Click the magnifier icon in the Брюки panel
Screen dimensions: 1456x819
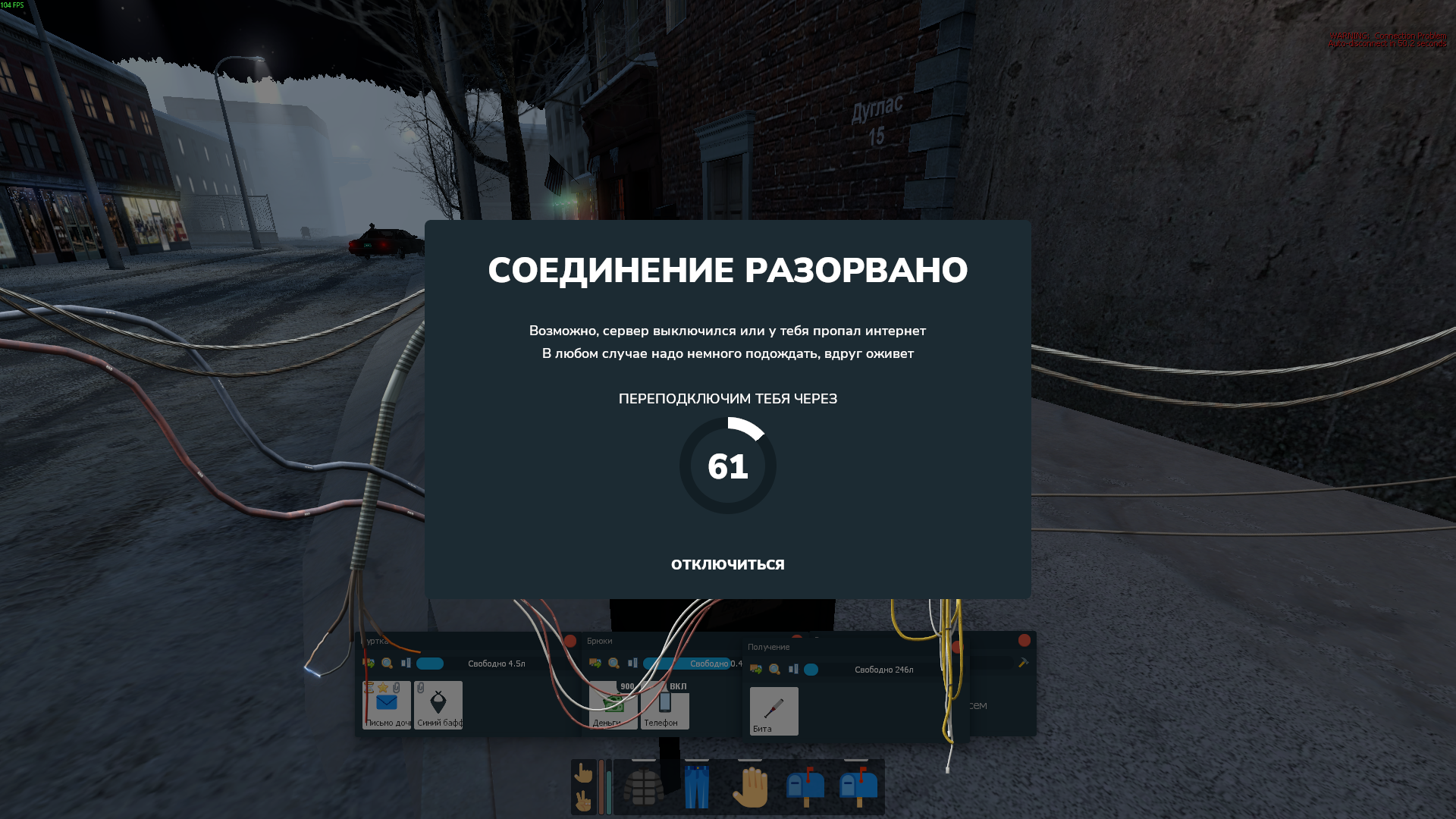coord(614,664)
